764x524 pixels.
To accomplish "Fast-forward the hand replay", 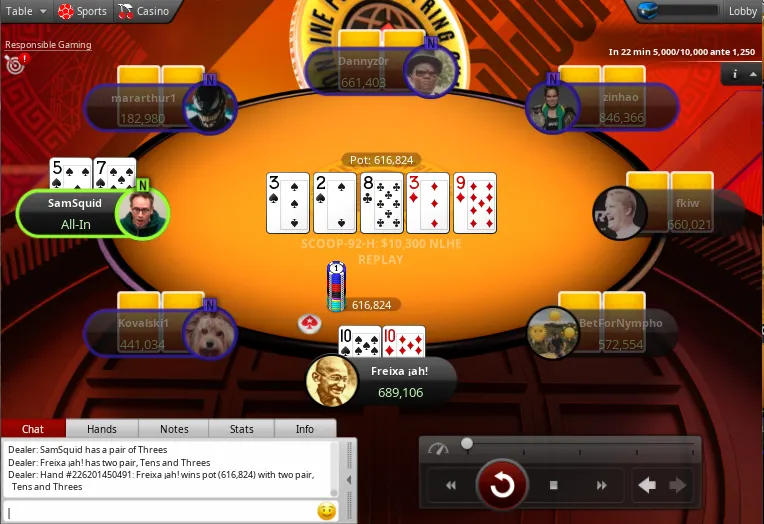I will [x=602, y=486].
